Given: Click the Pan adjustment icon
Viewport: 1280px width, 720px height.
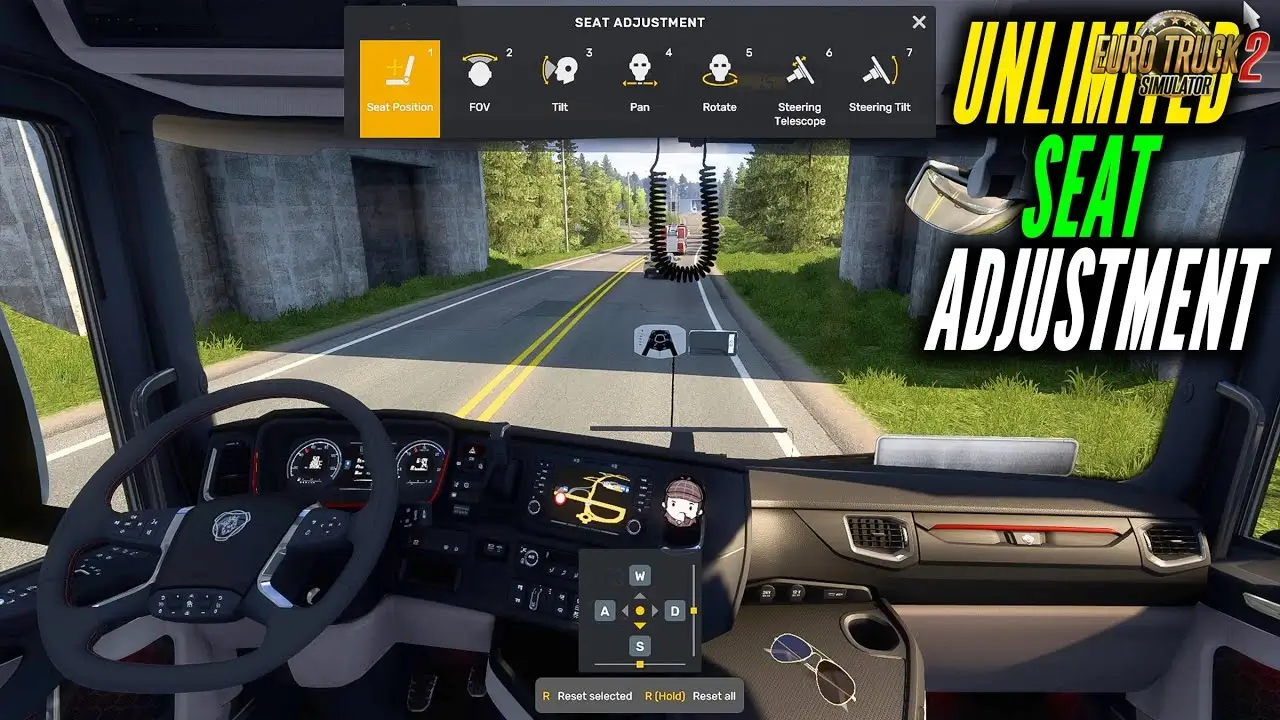Looking at the screenshot, I should coord(640,70).
